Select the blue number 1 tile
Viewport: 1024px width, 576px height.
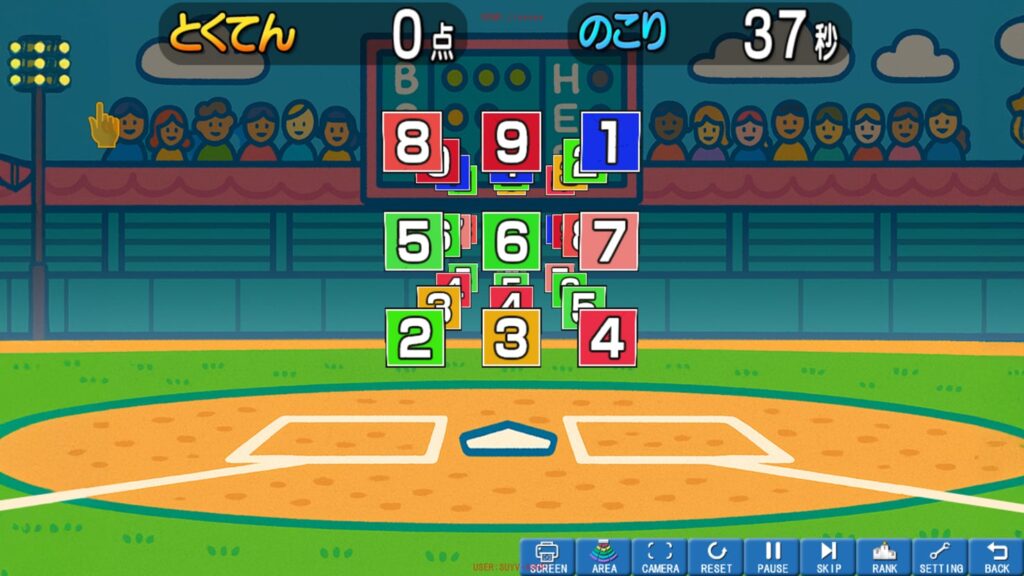611,141
